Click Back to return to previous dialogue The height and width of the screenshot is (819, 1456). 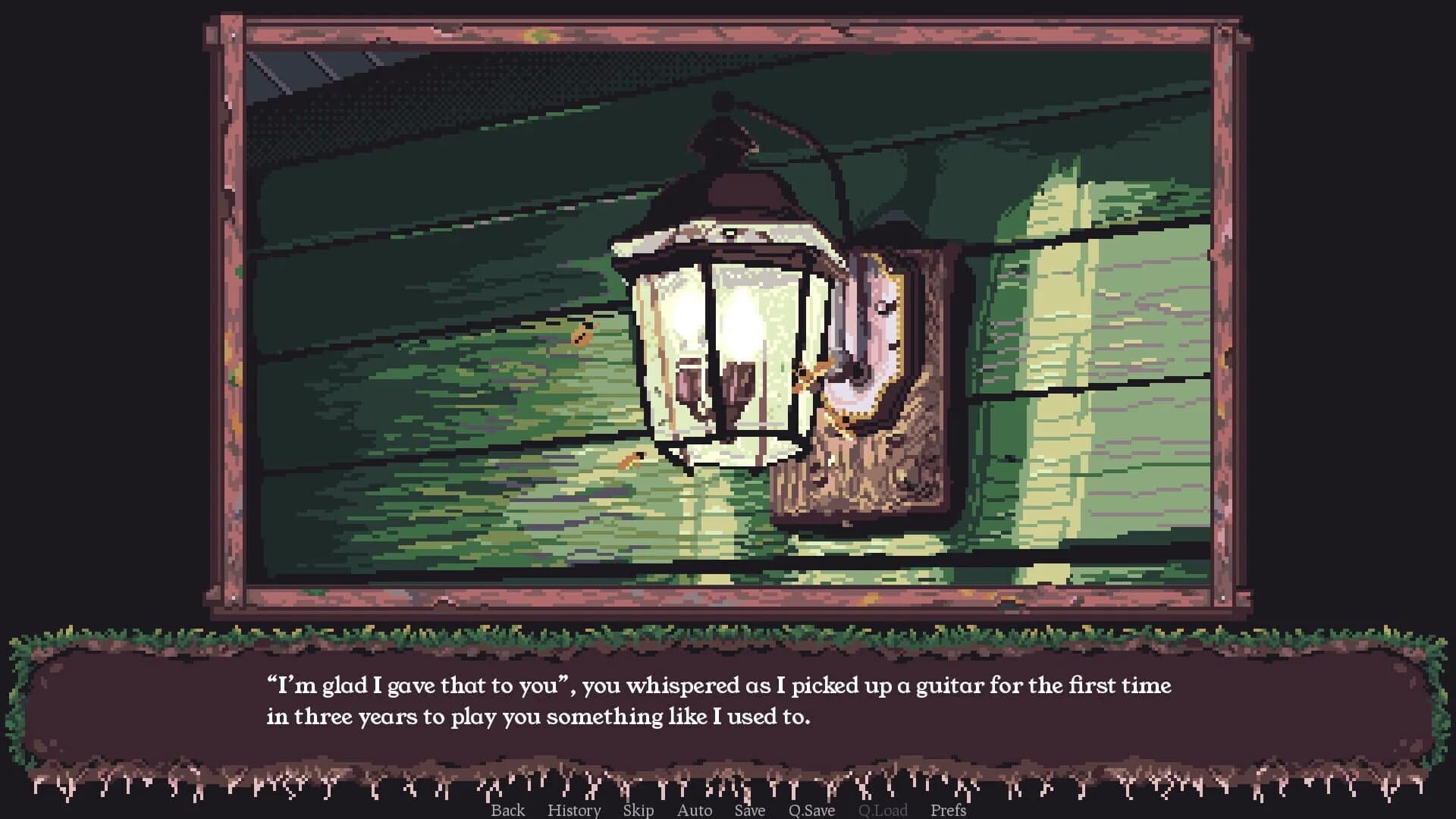508,810
